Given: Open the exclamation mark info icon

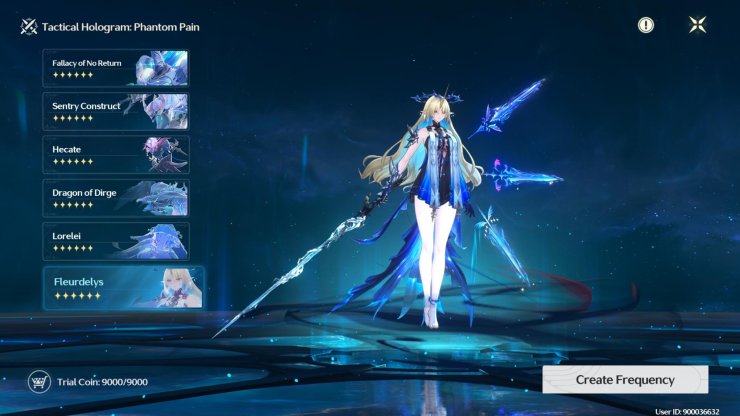Looking at the screenshot, I should [646, 25].
